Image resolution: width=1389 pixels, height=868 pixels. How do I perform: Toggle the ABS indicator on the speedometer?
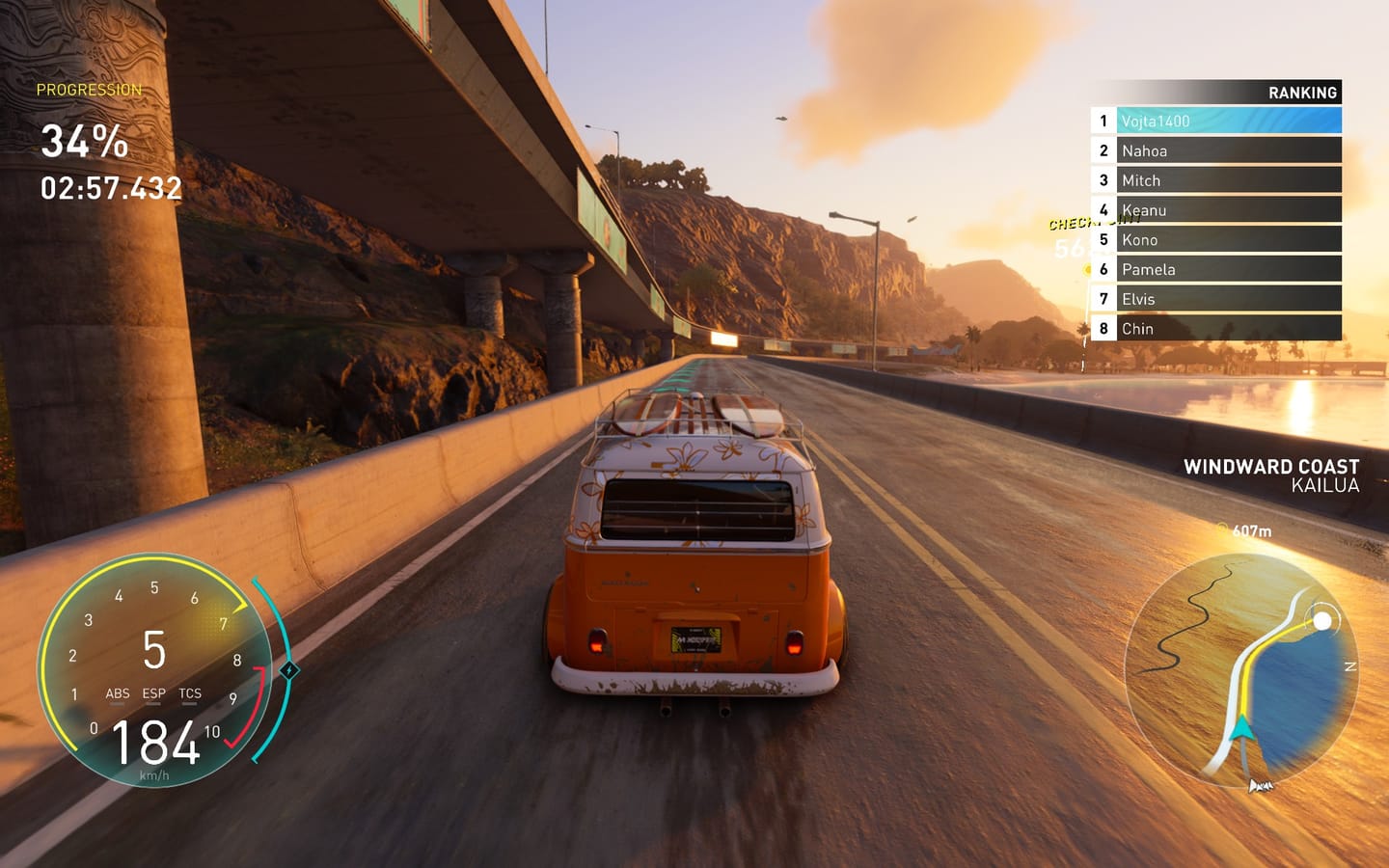(x=118, y=693)
